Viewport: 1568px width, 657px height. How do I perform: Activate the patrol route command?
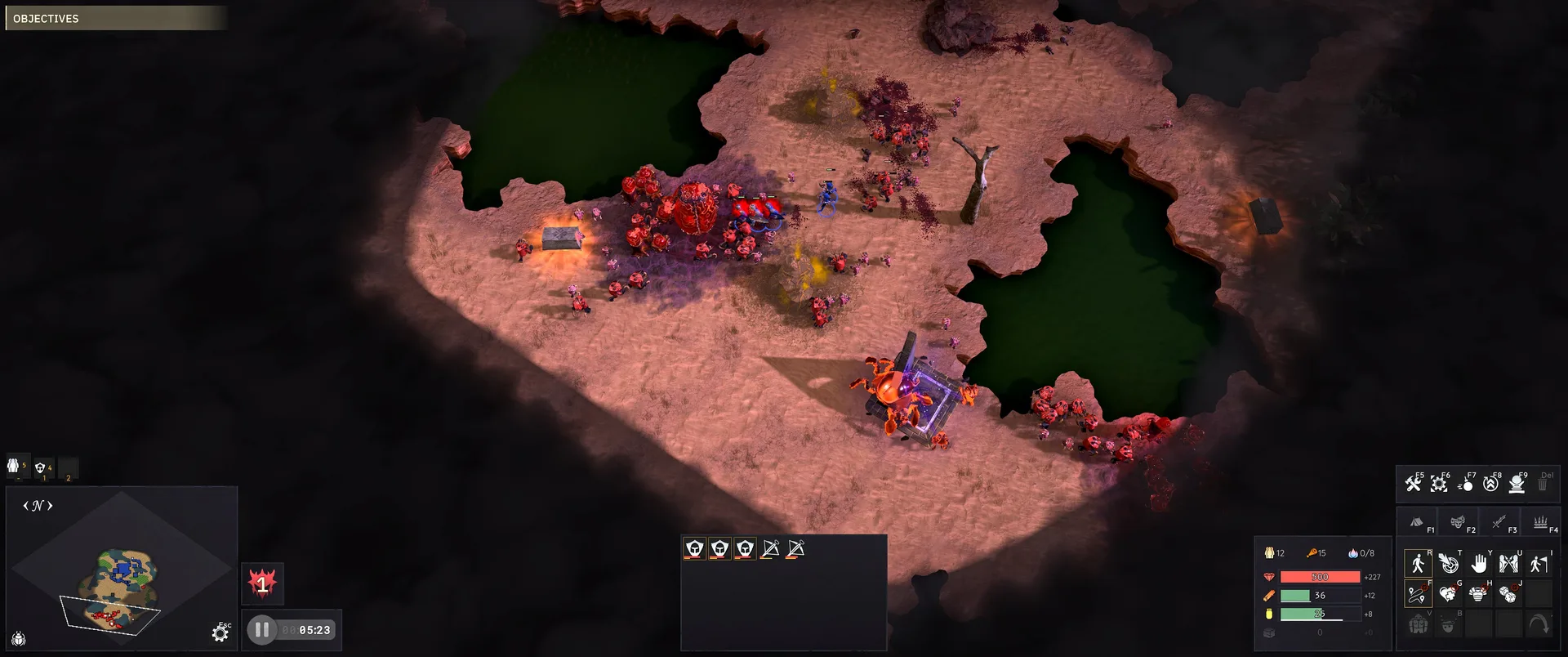pos(1417,594)
